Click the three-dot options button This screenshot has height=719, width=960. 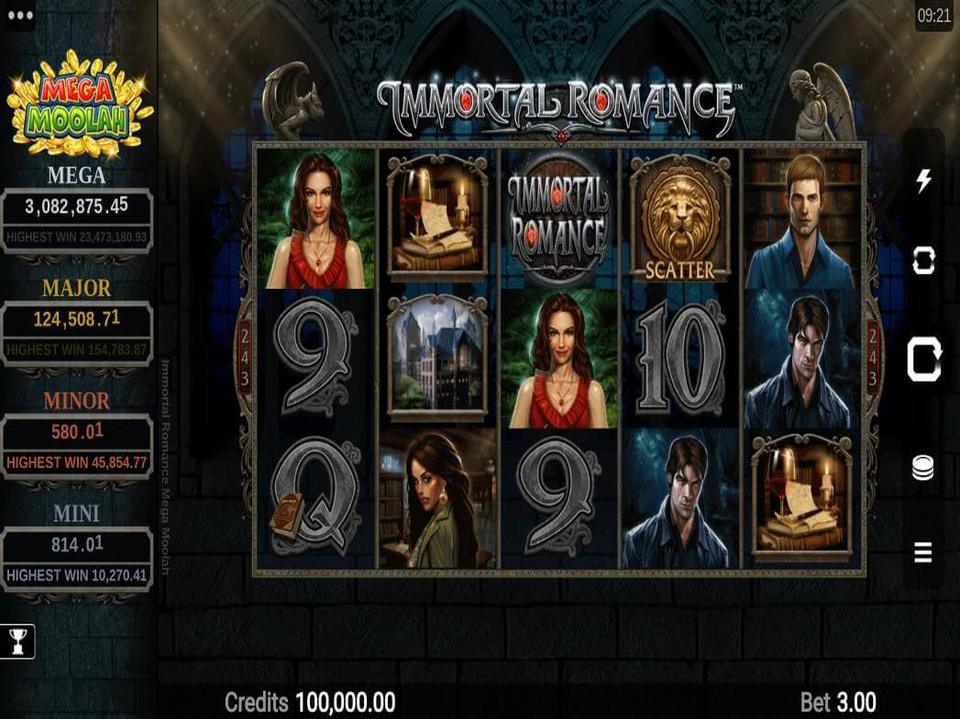click(20, 16)
